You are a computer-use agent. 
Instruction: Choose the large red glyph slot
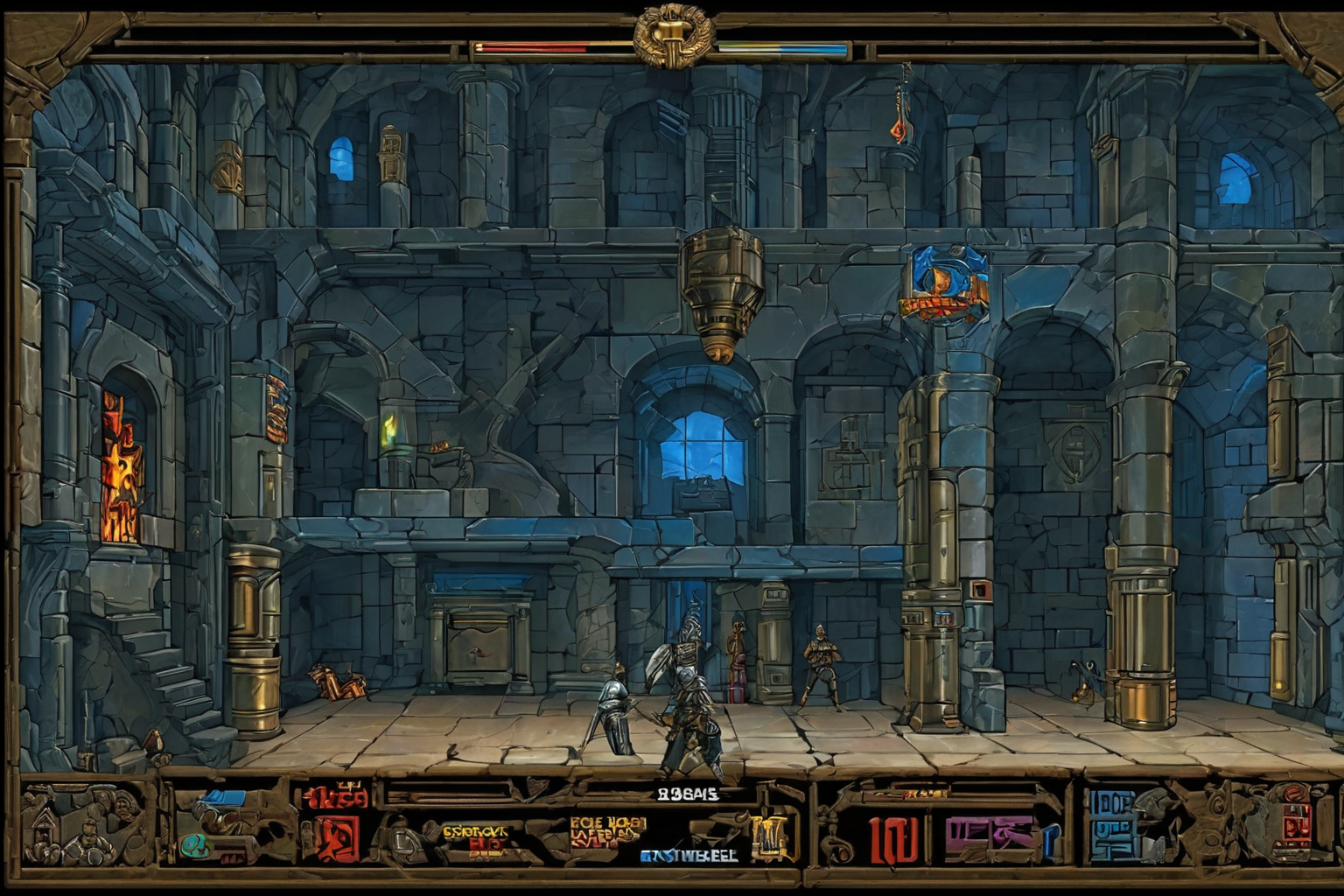pyautogui.click(x=894, y=842)
